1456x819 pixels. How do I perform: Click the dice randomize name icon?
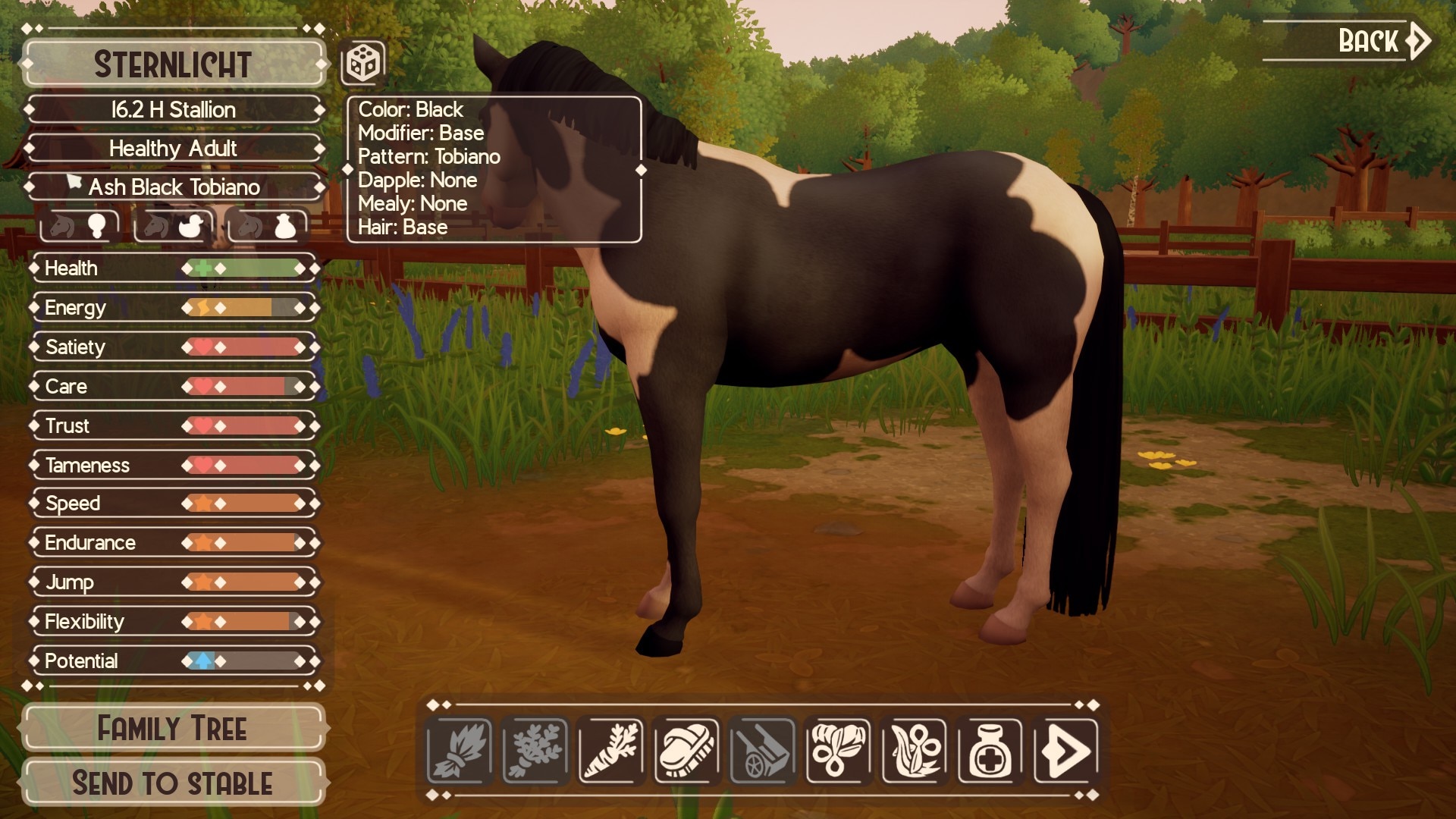(x=363, y=63)
